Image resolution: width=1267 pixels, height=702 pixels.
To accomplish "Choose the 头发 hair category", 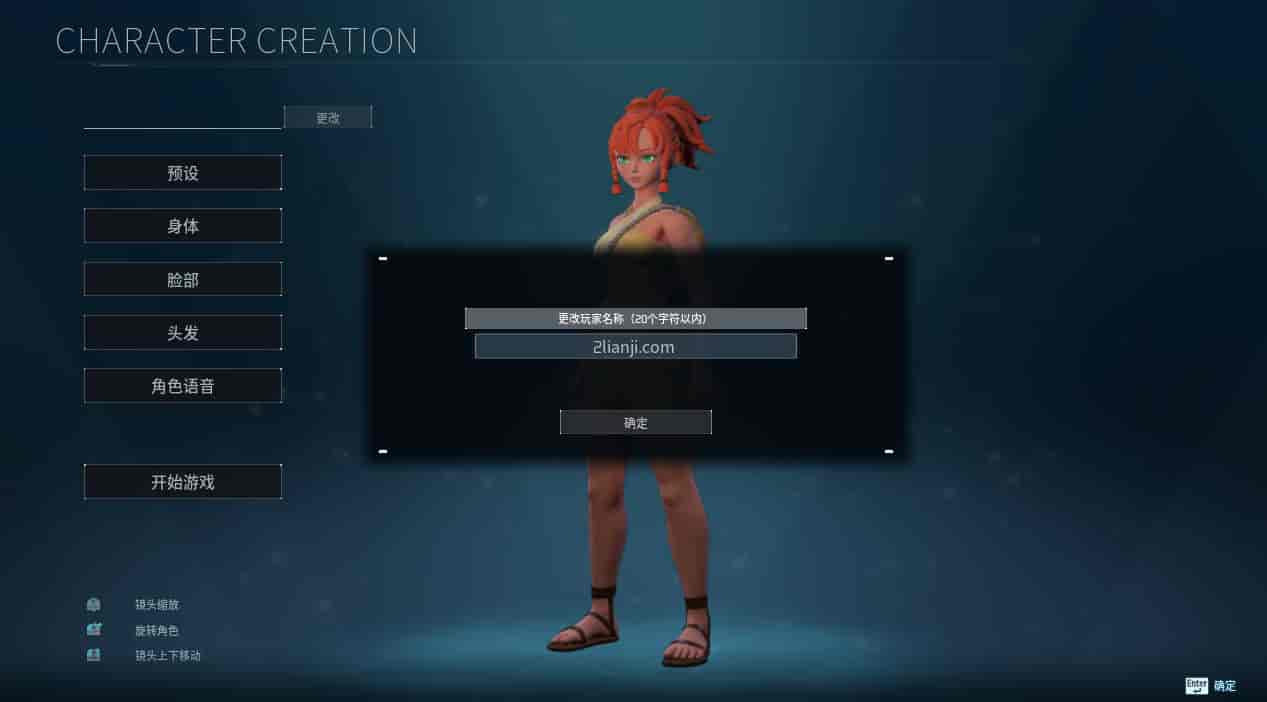I will point(183,333).
